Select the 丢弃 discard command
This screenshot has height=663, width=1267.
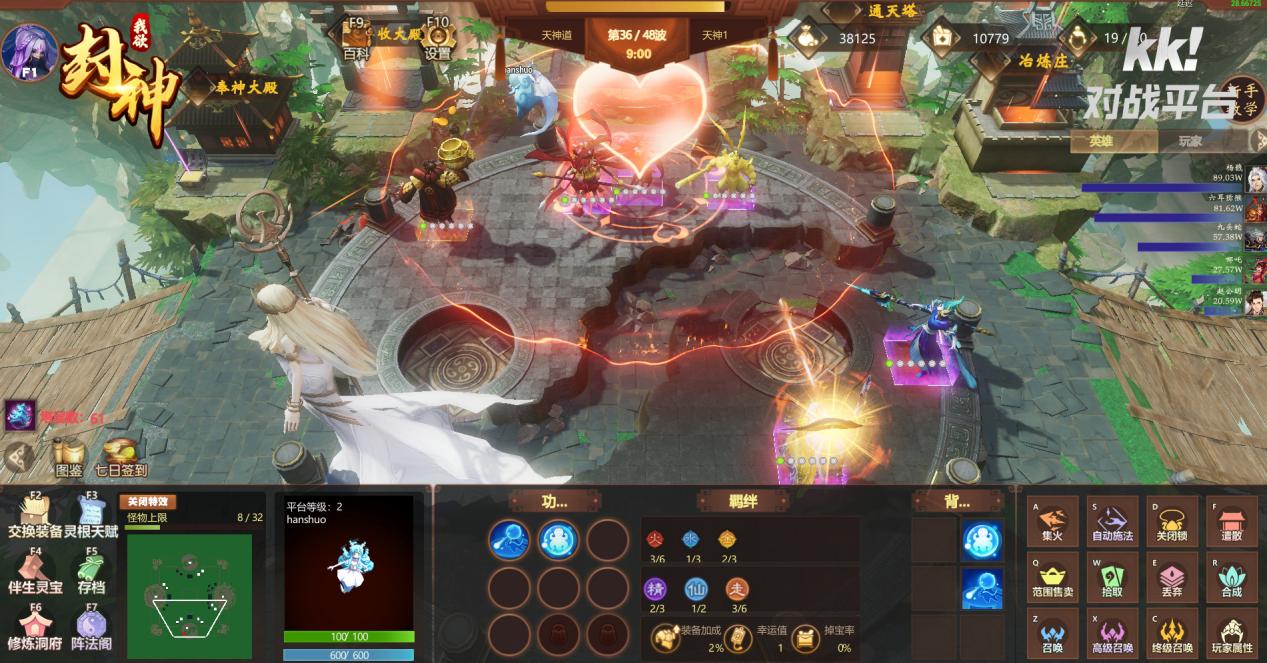[x=1172, y=577]
